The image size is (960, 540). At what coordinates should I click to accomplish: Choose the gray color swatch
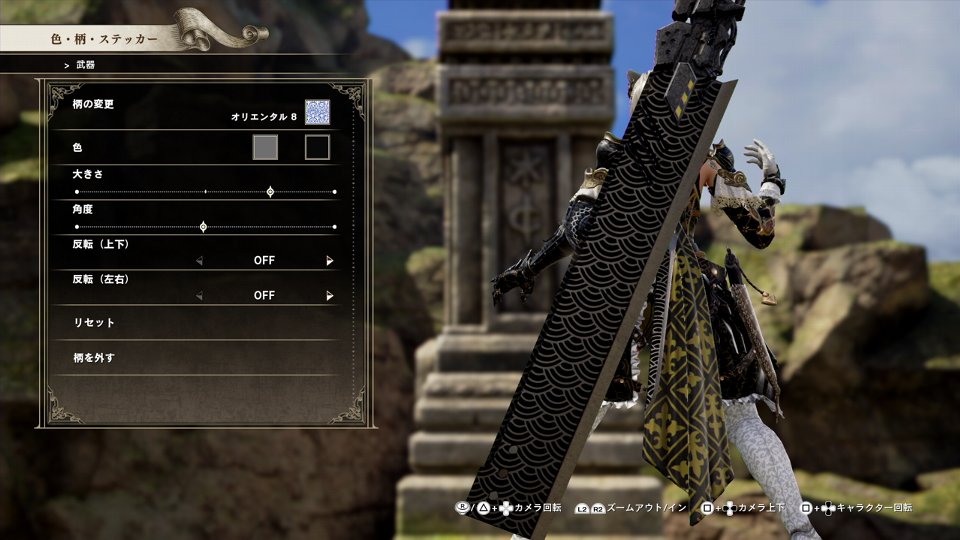pyautogui.click(x=265, y=148)
